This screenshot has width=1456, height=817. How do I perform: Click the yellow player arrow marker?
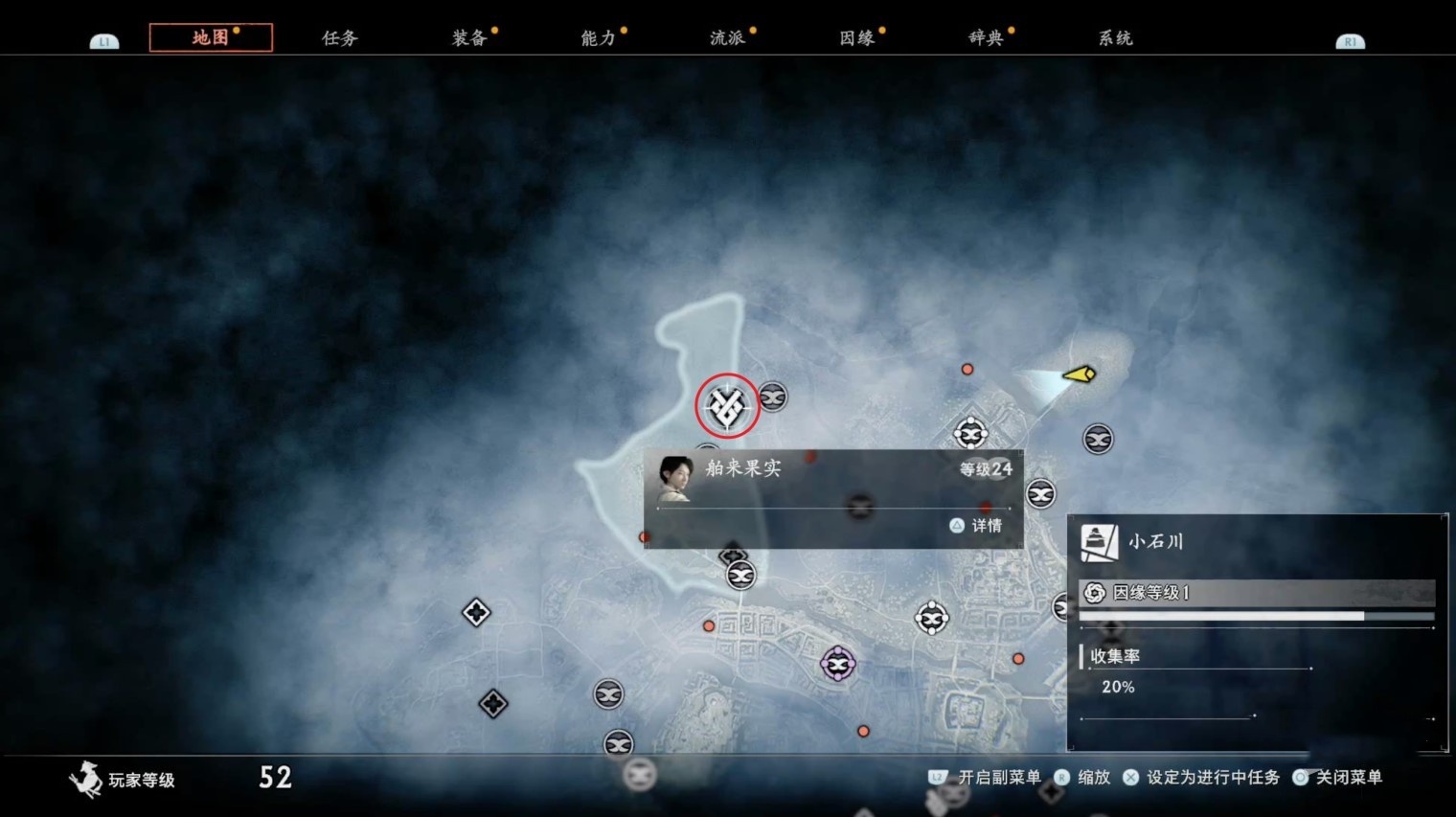coord(1080,374)
